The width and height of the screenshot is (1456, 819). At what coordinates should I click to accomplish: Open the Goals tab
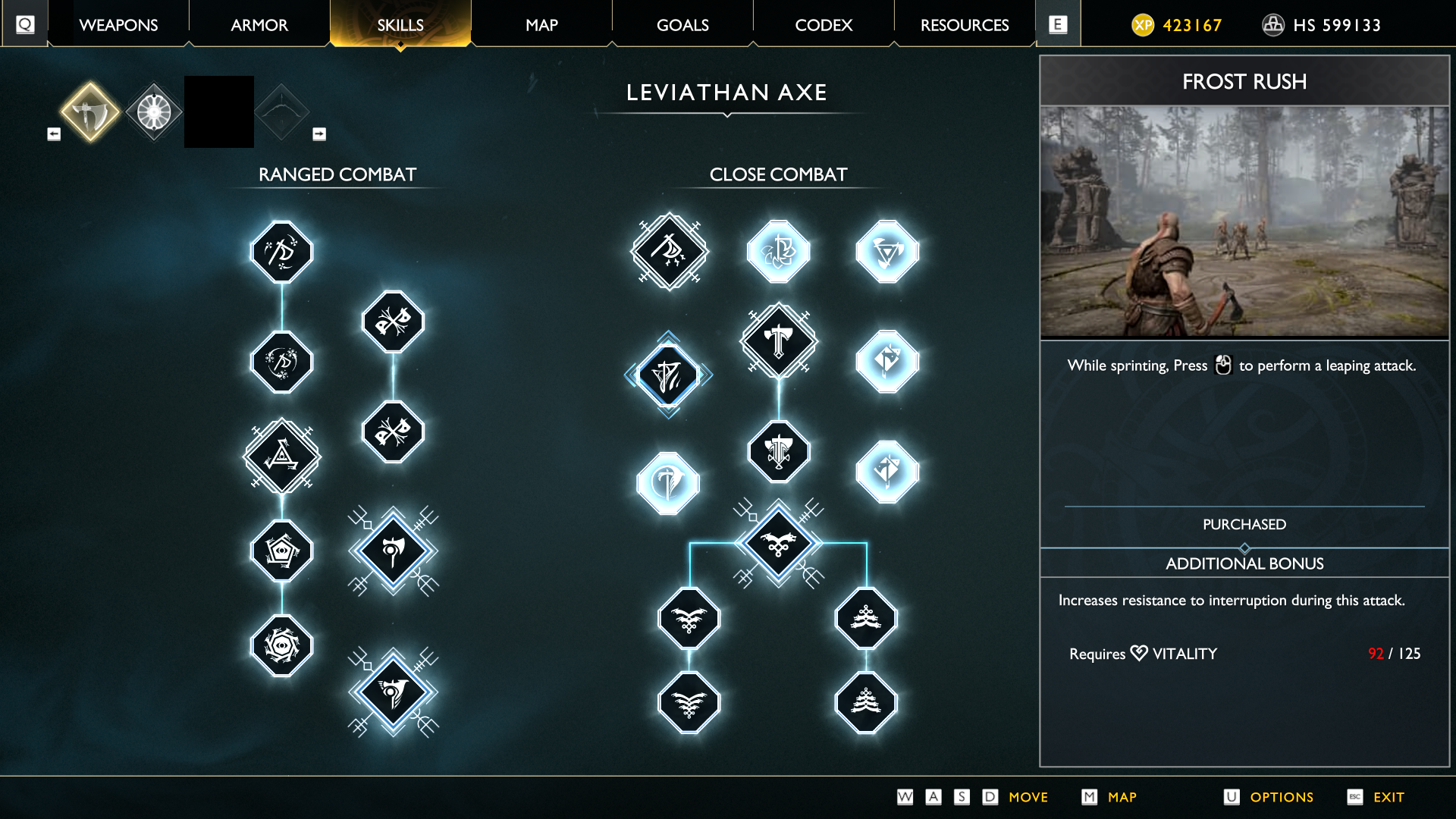682,25
